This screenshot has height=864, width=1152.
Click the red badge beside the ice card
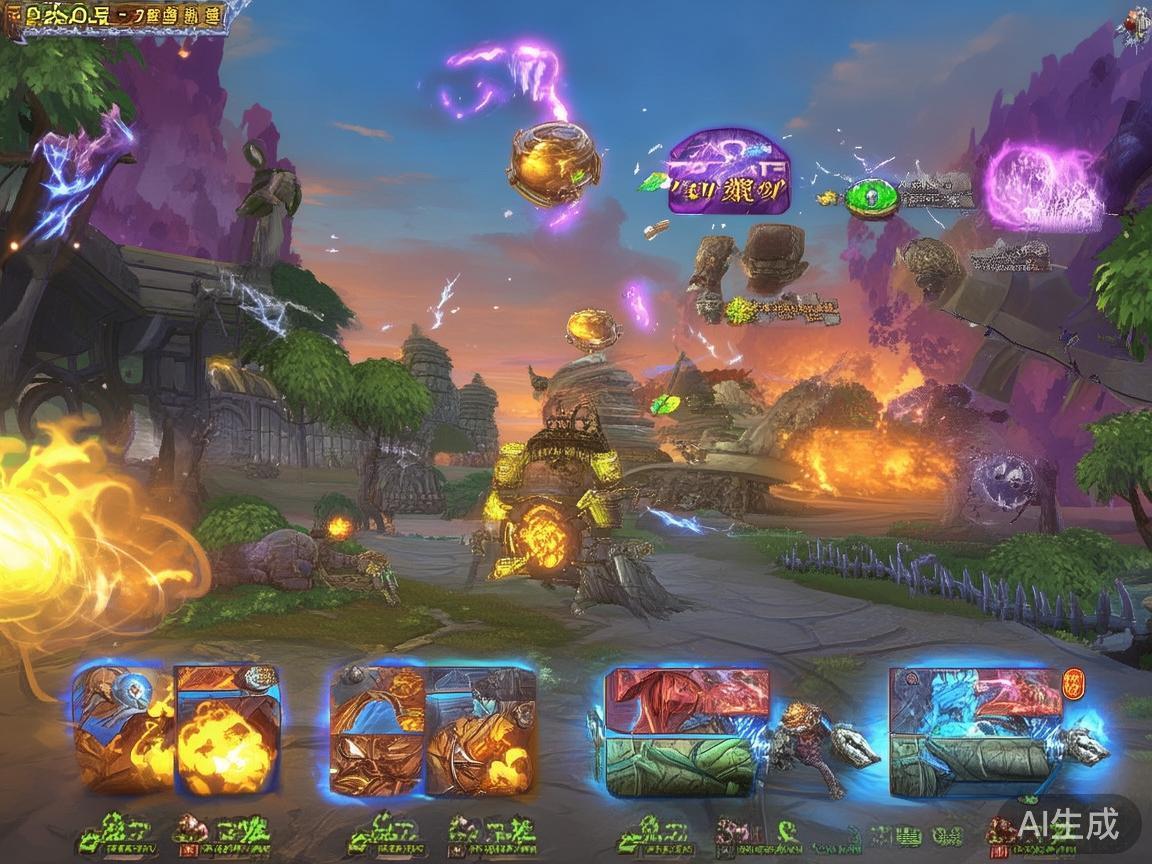(1073, 684)
